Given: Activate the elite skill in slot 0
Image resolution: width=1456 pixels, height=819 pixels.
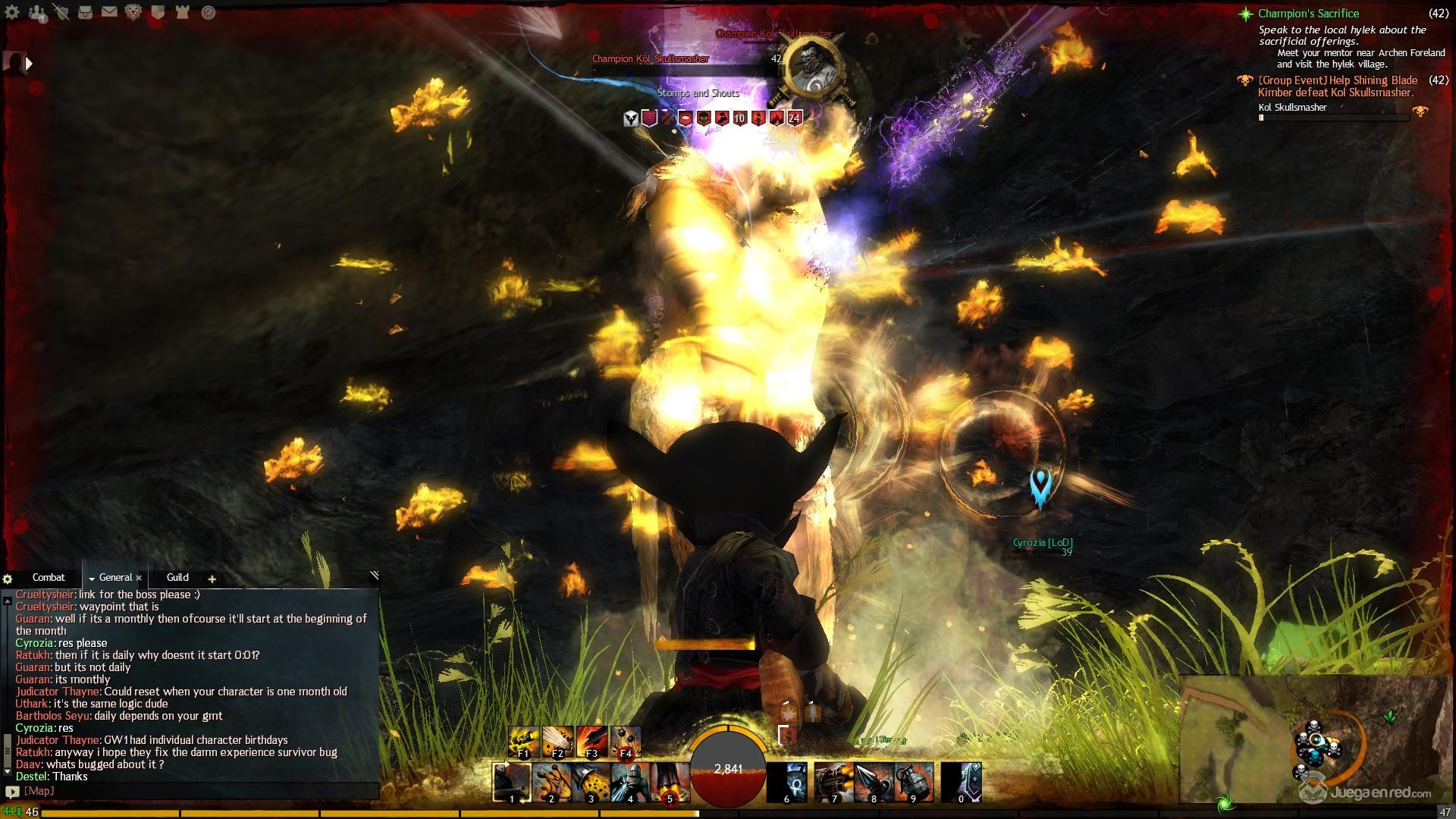Looking at the screenshot, I should point(962,783).
